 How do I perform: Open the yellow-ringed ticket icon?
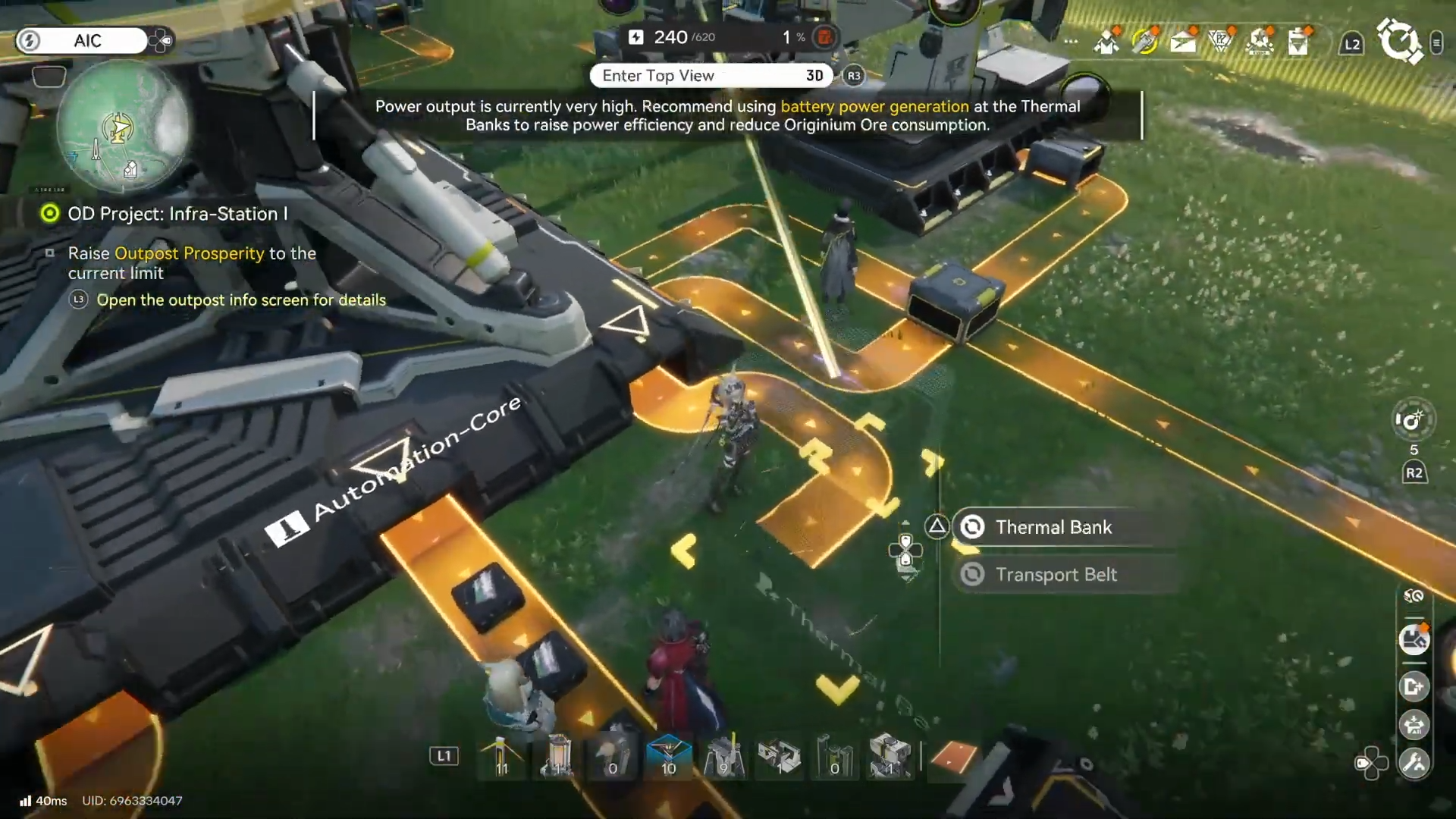tap(1144, 42)
